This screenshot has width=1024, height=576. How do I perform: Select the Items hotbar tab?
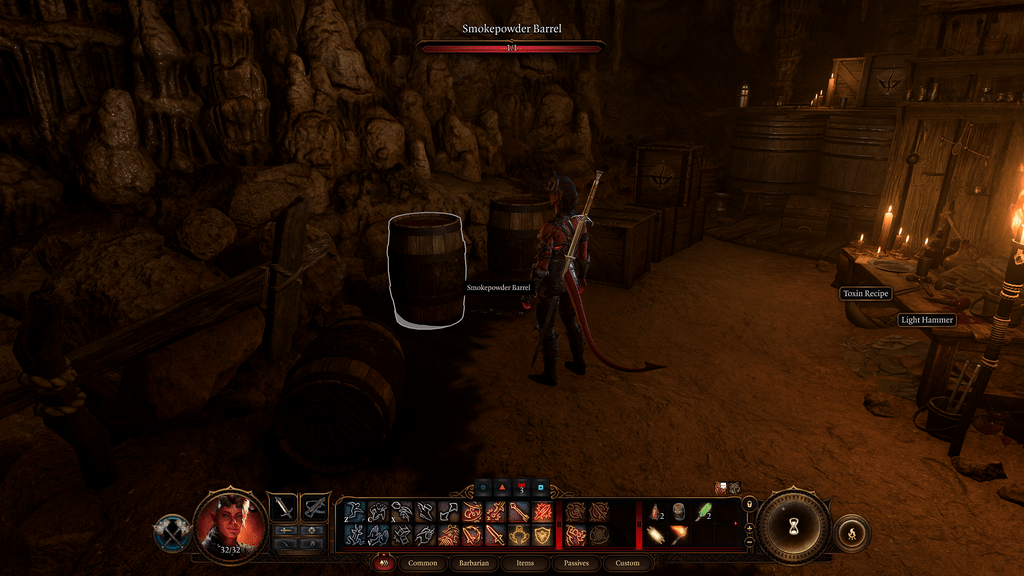[x=525, y=563]
